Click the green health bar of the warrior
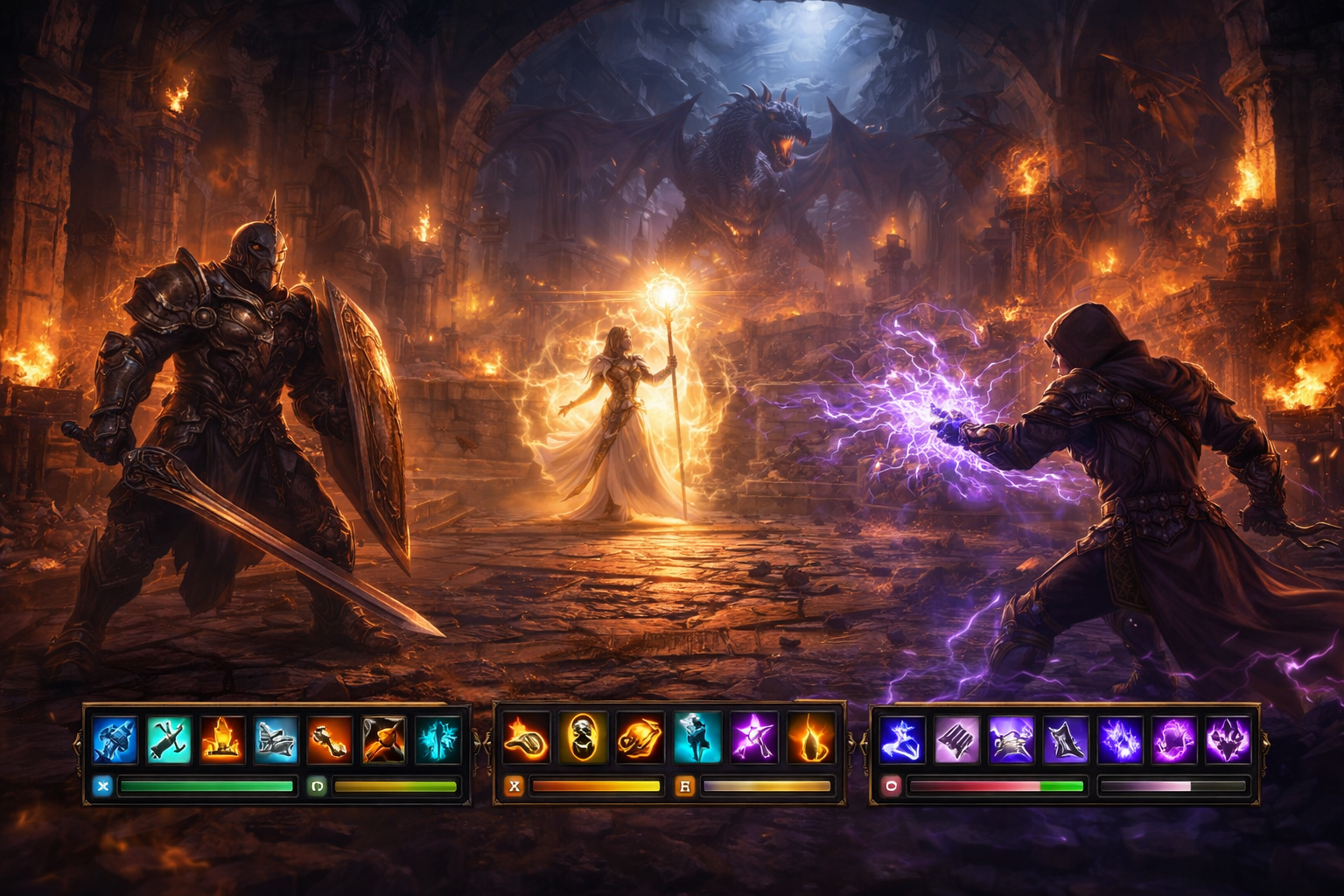This screenshot has height=896, width=1344. coord(206,786)
